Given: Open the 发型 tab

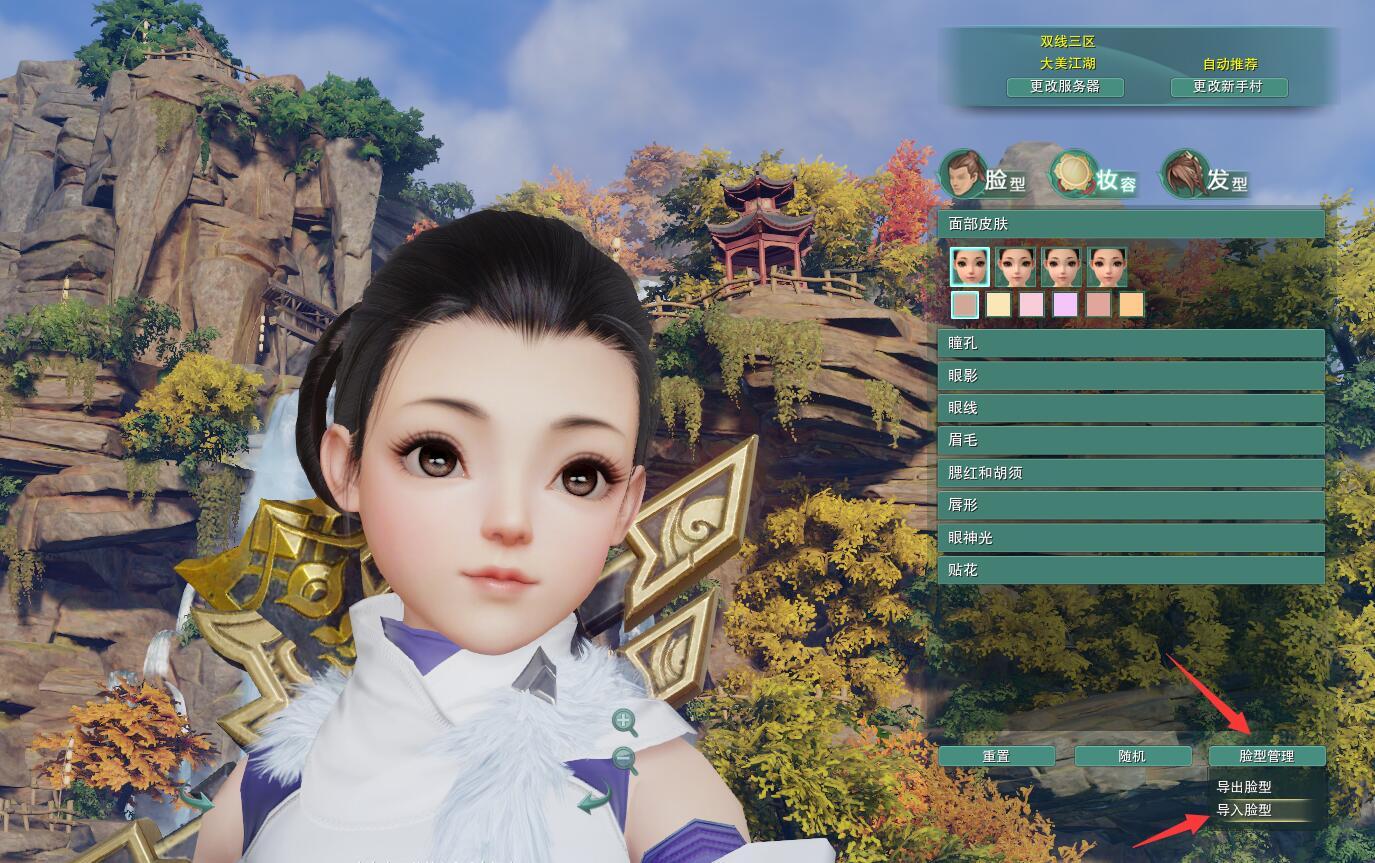Looking at the screenshot, I should pos(1207,177).
